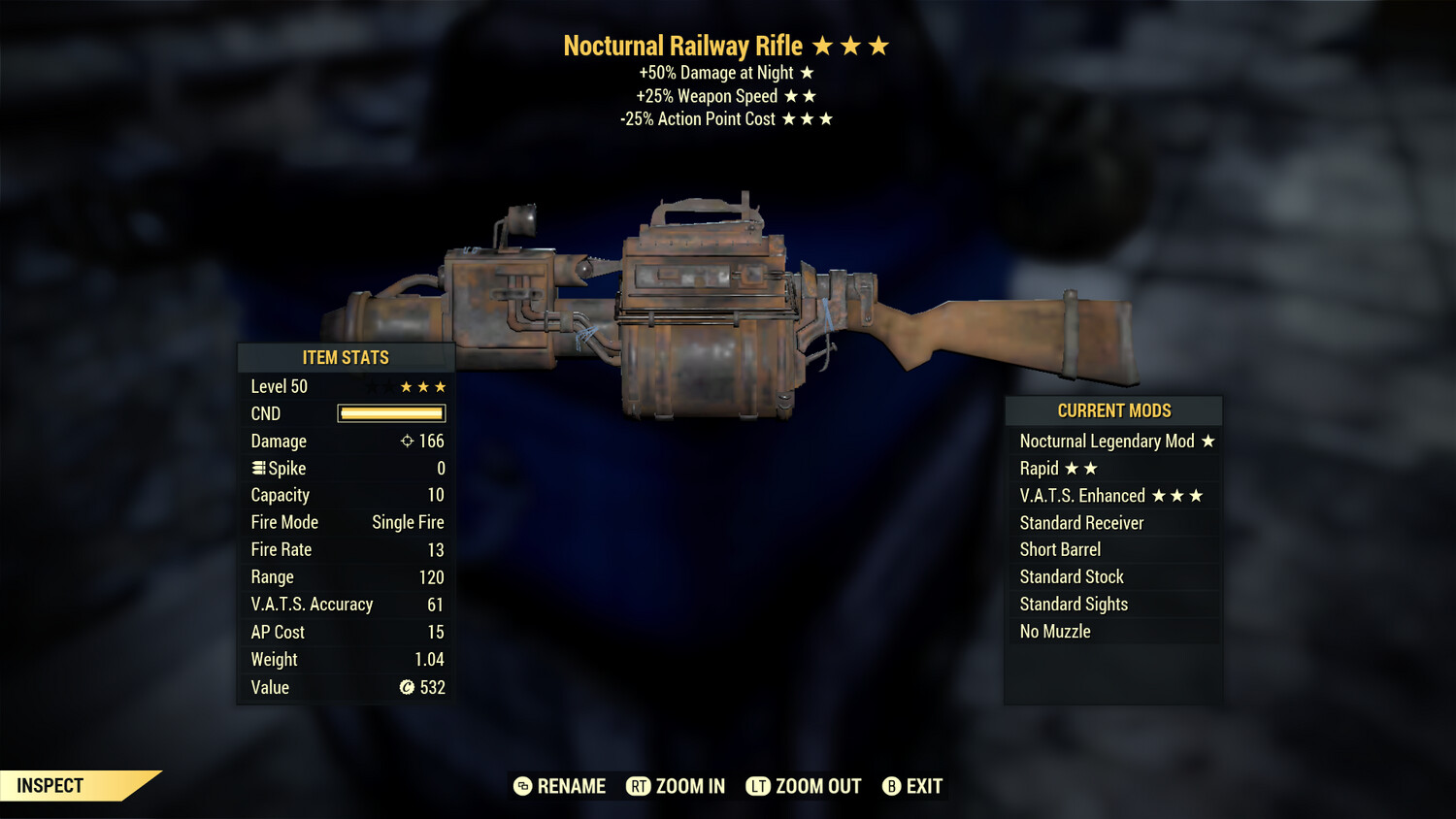This screenshot has width=1456, height=819.
Task: Expand the CURRENT MODS panel header
Action: pos(1113,410)
